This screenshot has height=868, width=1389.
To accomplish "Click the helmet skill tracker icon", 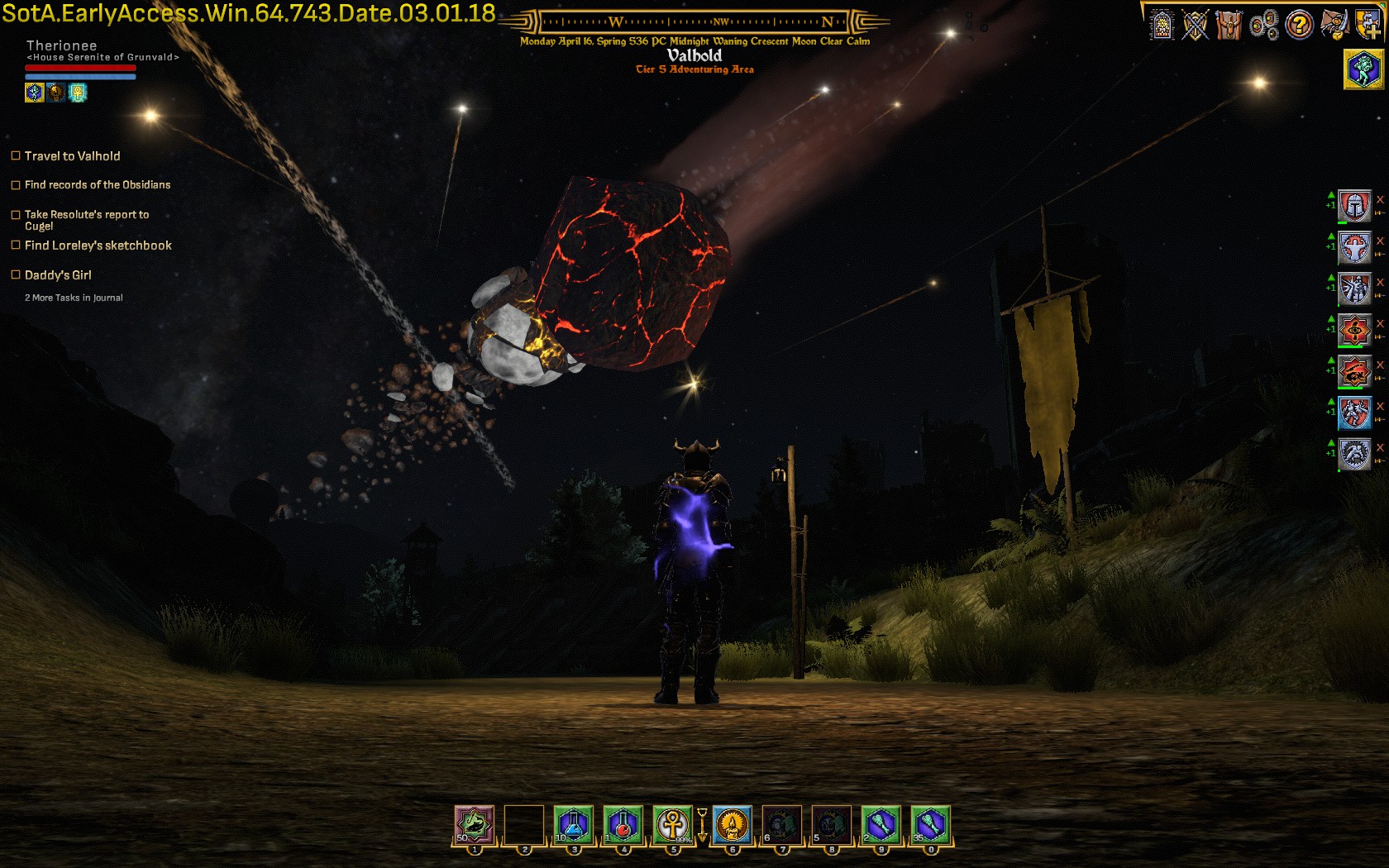I will click(x=1355, y=206).
